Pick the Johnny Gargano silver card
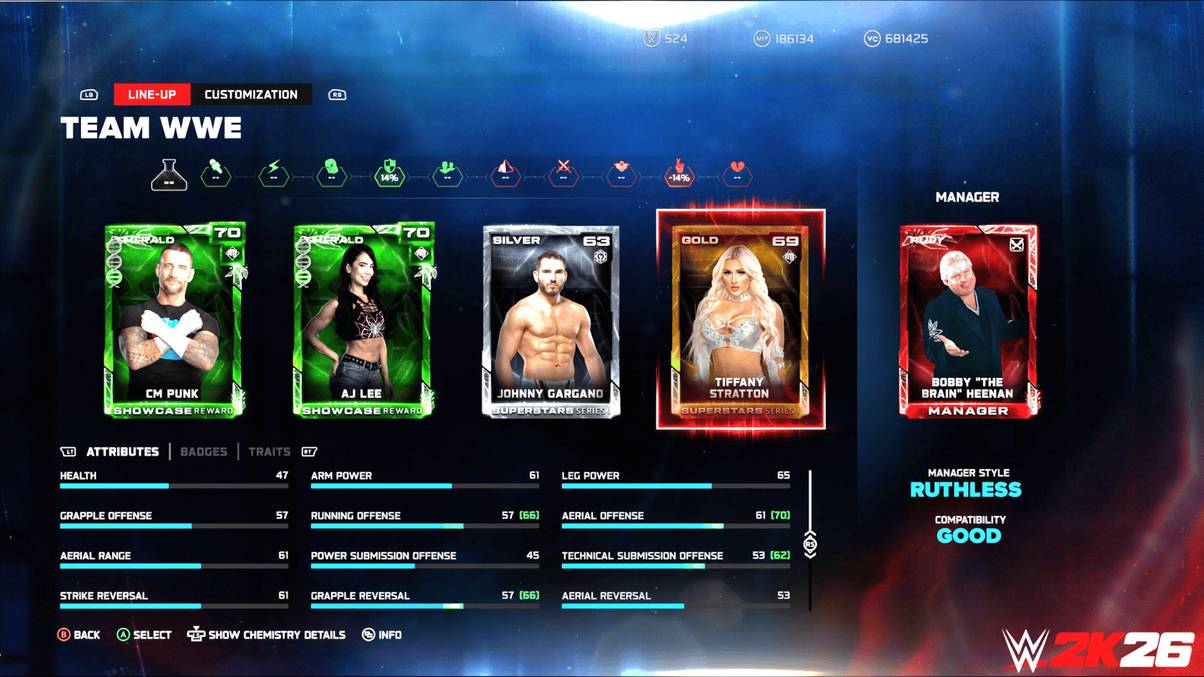The image size is (1204, 677). pos(551,320)
